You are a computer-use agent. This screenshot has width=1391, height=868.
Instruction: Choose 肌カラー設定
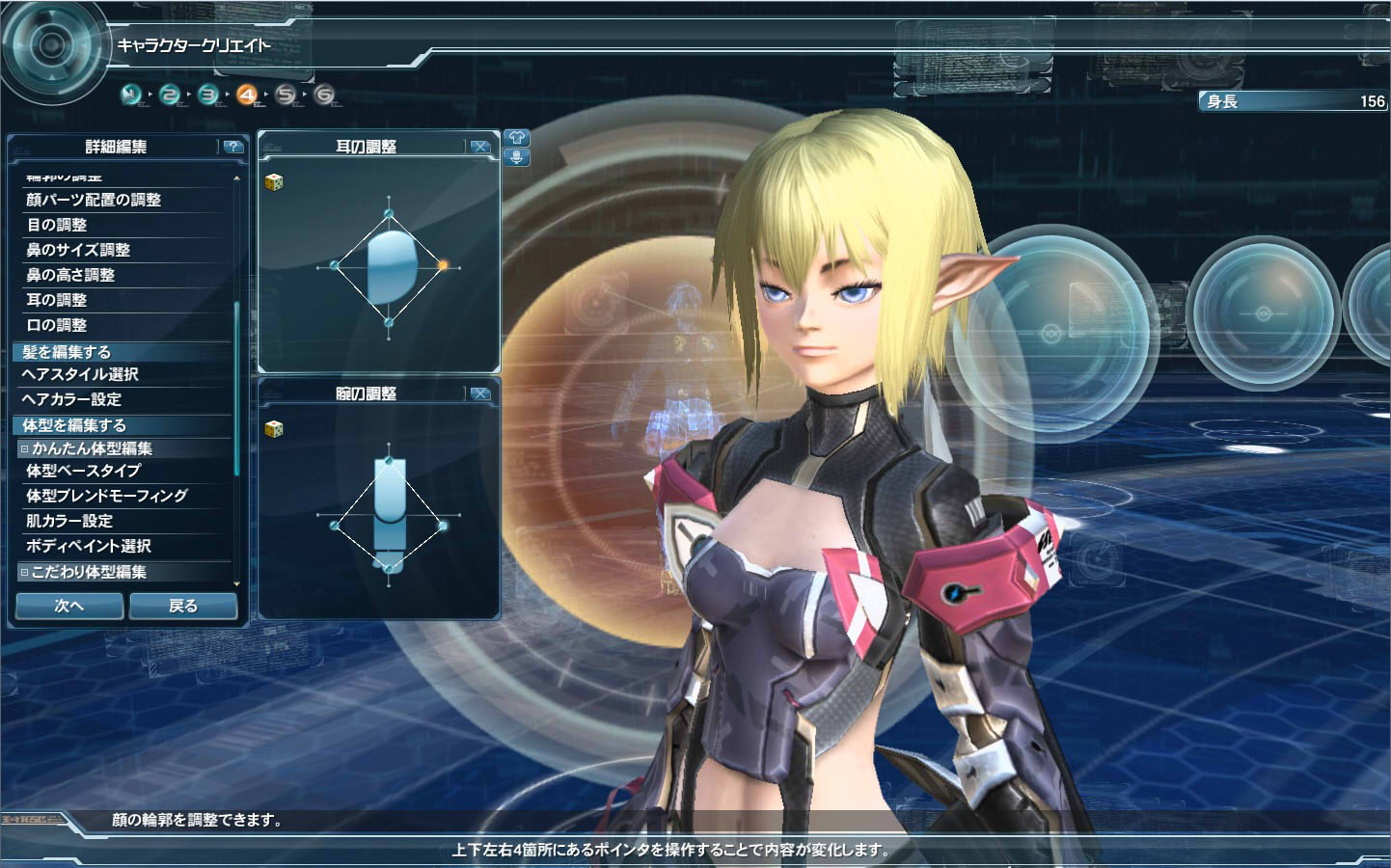69,521
